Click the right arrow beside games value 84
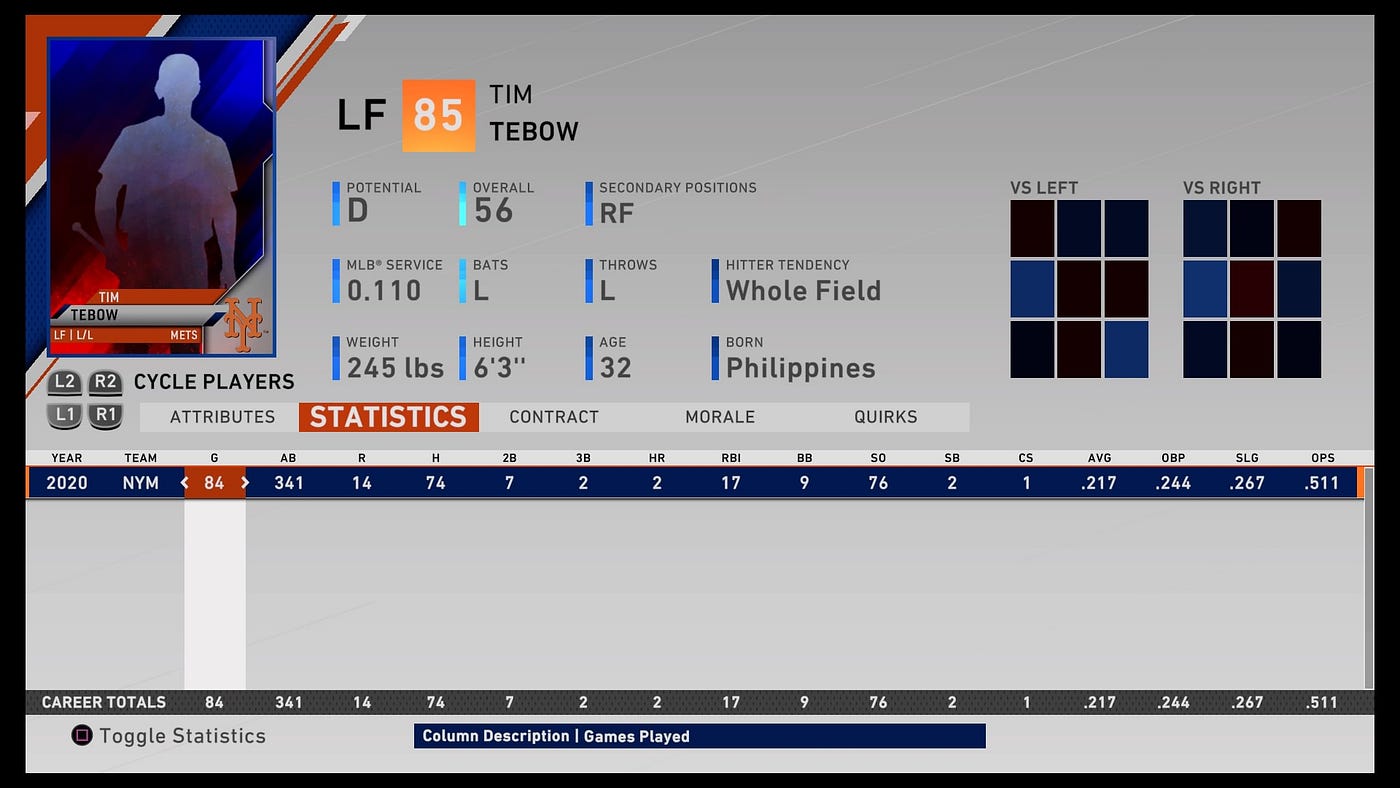Image resolution: width=1400 pixels, height=788 pixels. 245,483
